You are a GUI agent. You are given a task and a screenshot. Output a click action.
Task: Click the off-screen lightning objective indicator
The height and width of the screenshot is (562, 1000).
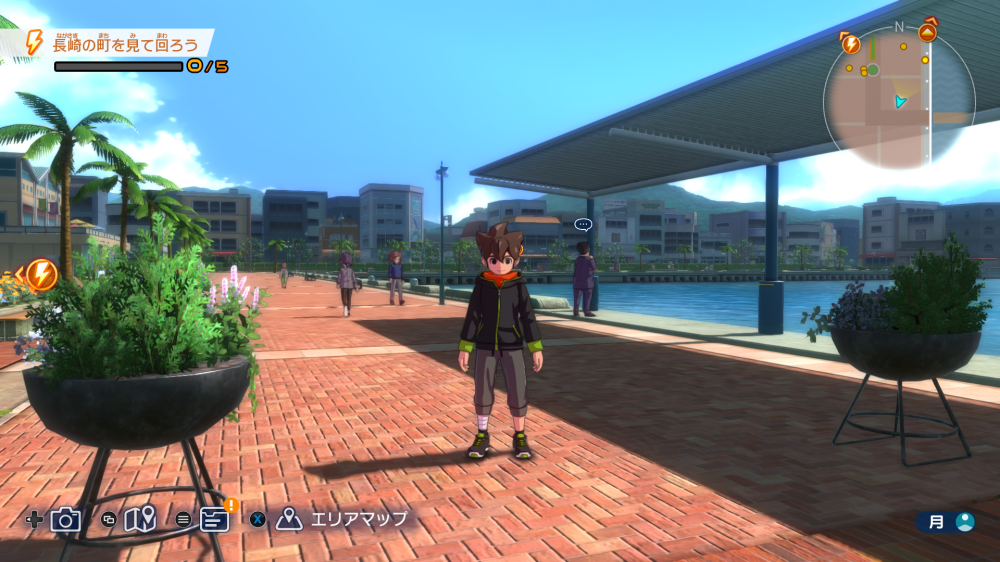pyautogui.click(x=41, y=274)
